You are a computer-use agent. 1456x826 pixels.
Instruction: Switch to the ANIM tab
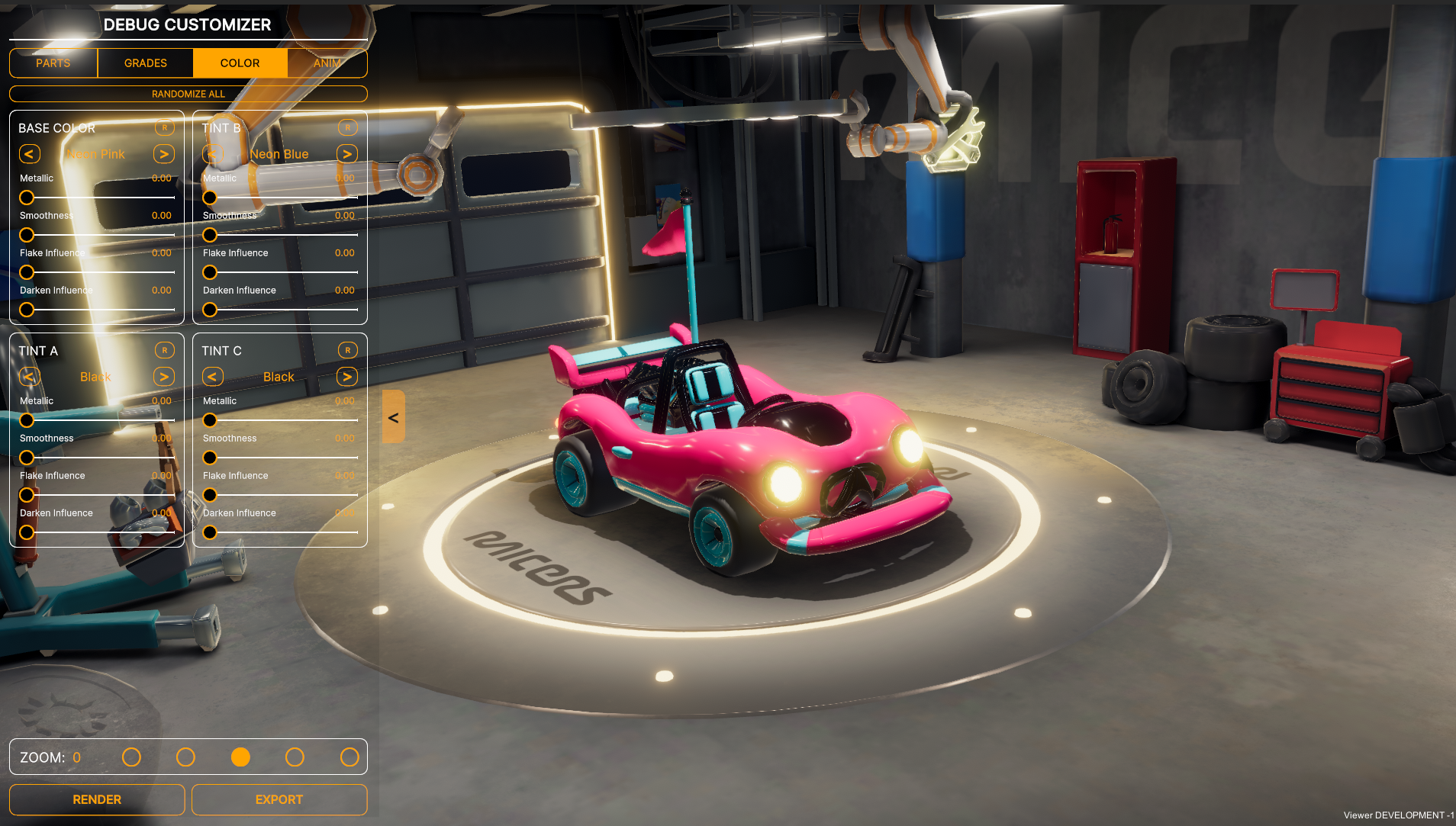click(327, 63)
